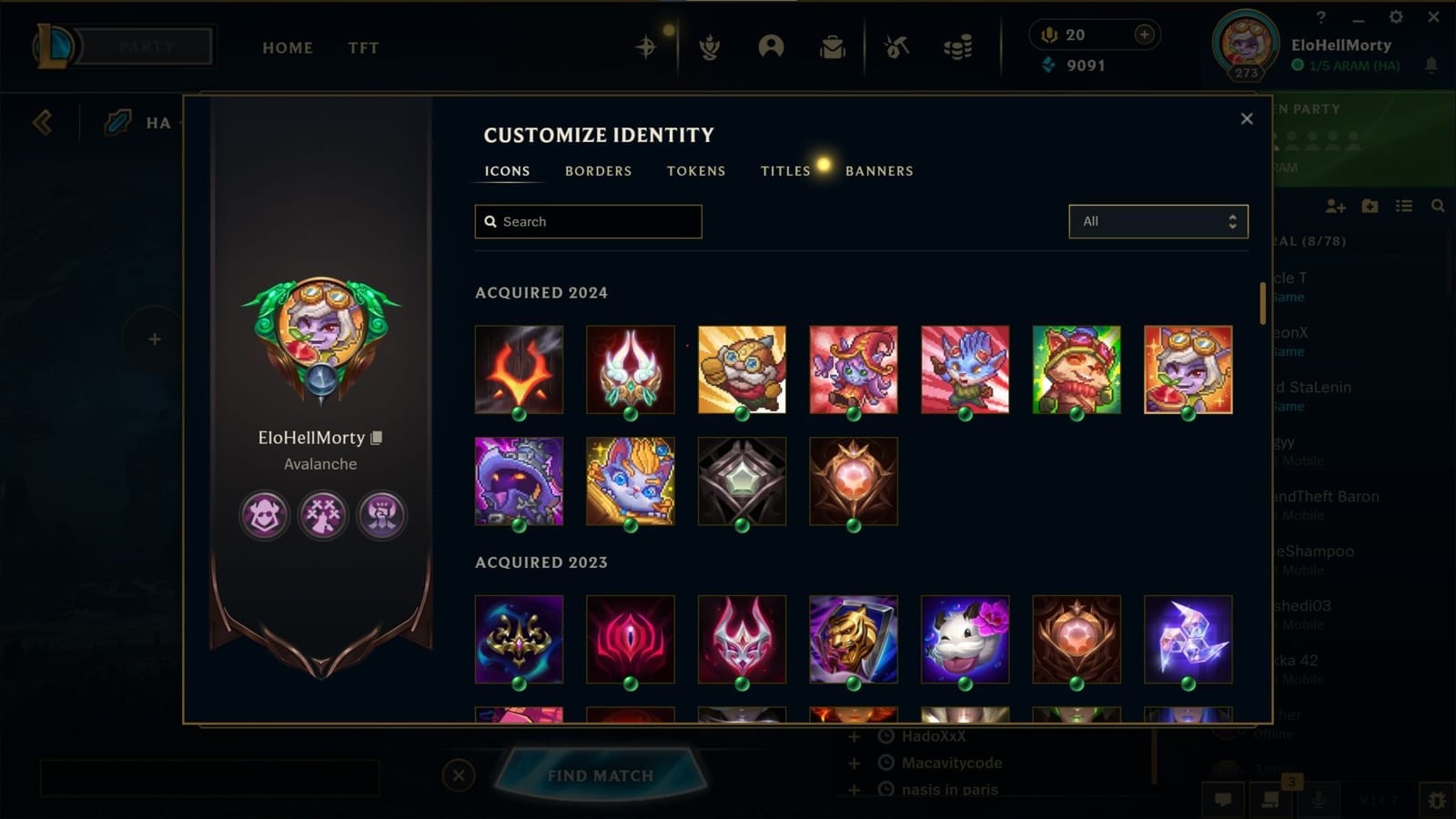This screenshot has height=819, width=1456.
Task: Click the icon grid scrollbar
Action: [1264, 300]
